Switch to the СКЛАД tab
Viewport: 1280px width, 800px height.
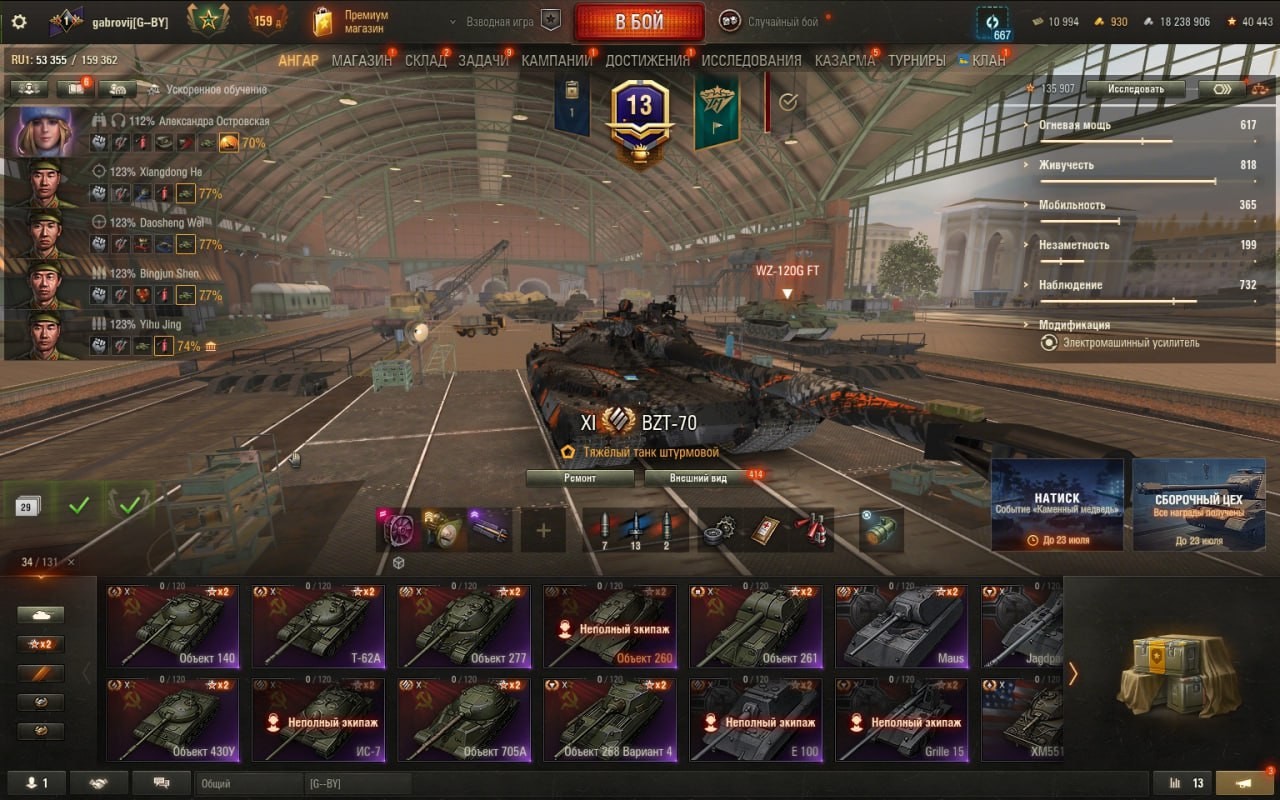425,60
